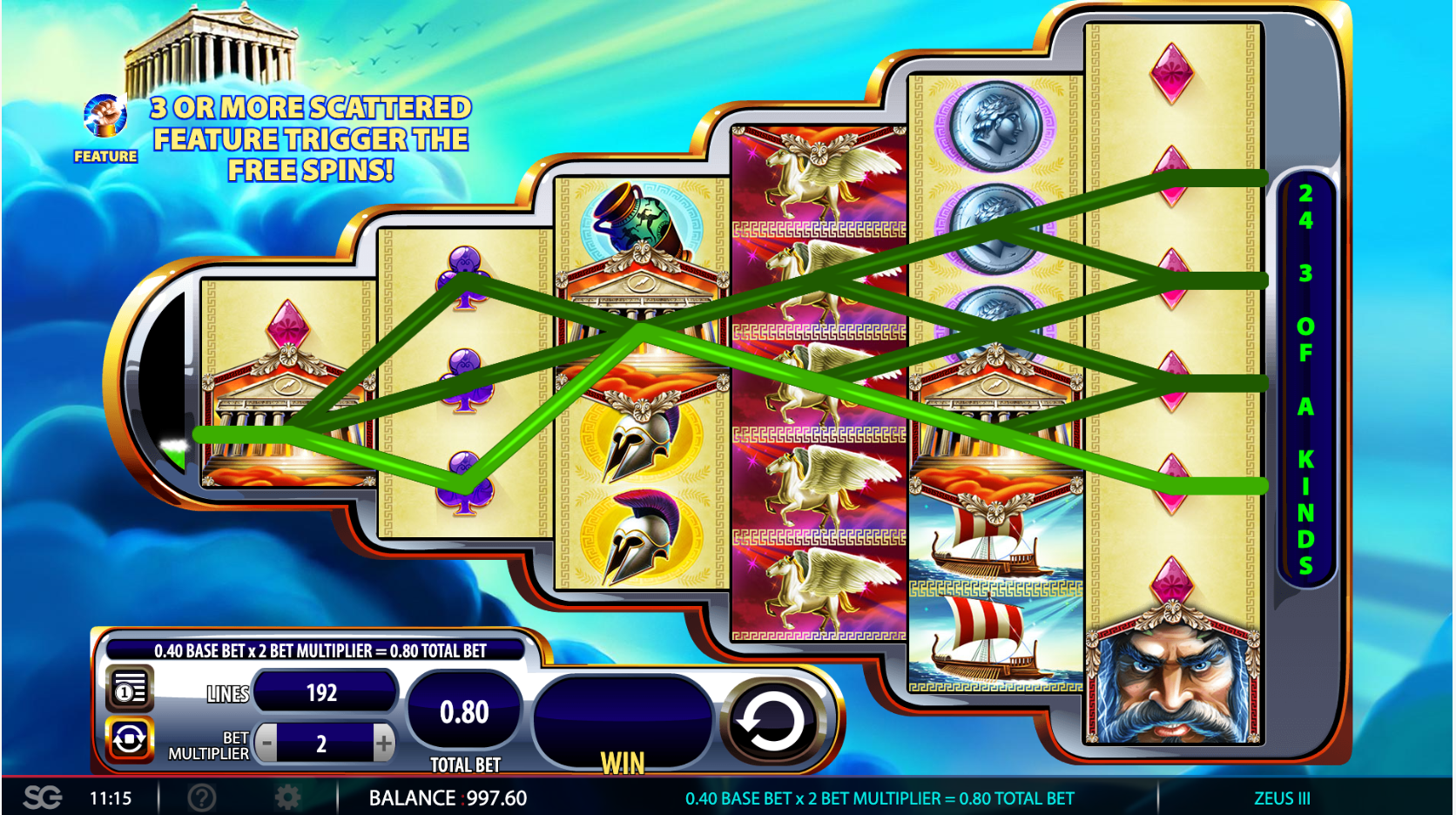Open the settings gear icon
Viewport: 1456px width, 815px height.
(x=286, y=798)
